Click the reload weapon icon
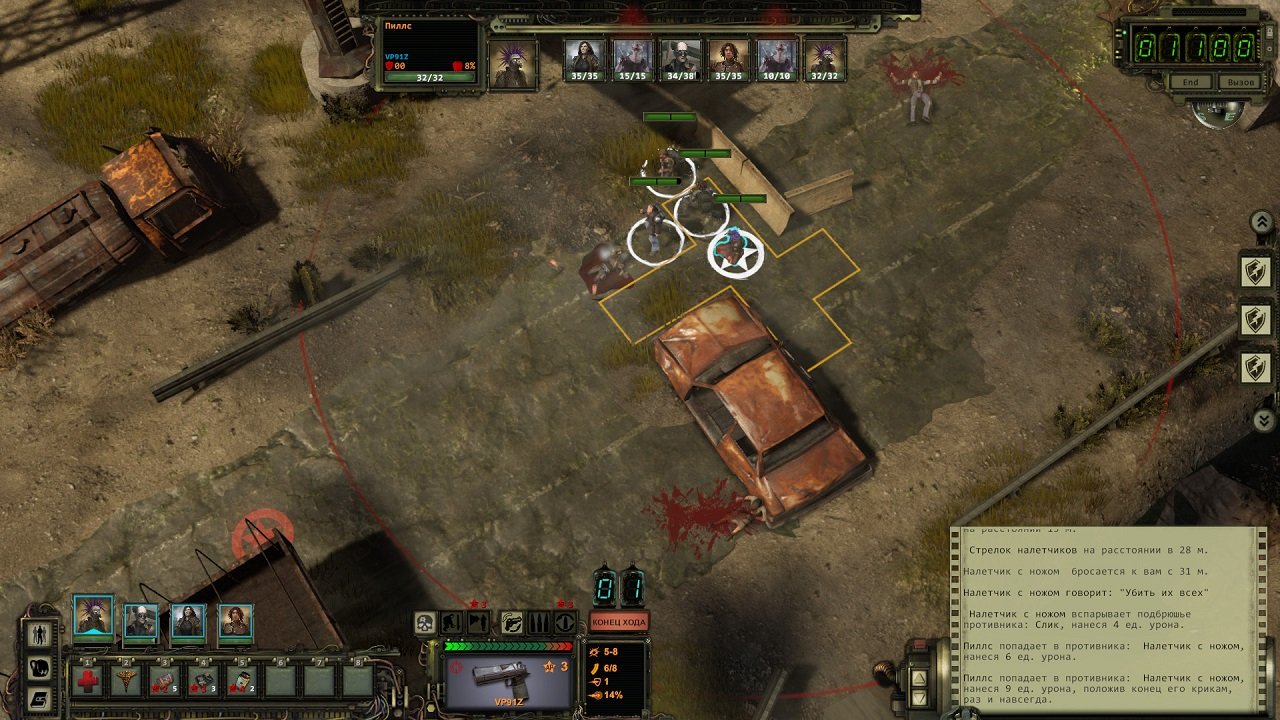1280x720 pixels. click(x=512, y=624)
